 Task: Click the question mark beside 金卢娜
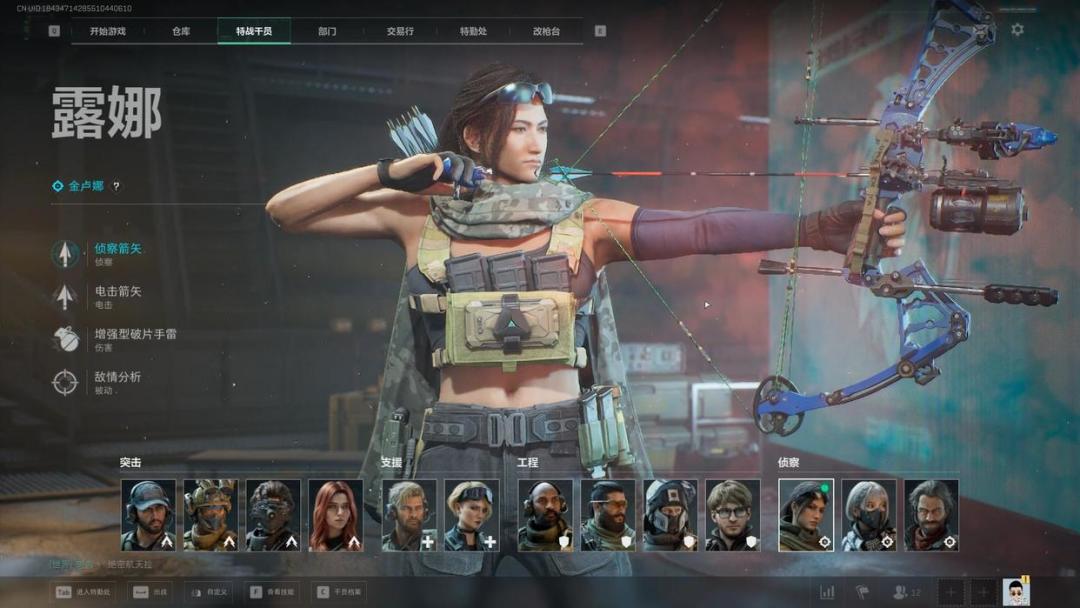tap(116, 186)
